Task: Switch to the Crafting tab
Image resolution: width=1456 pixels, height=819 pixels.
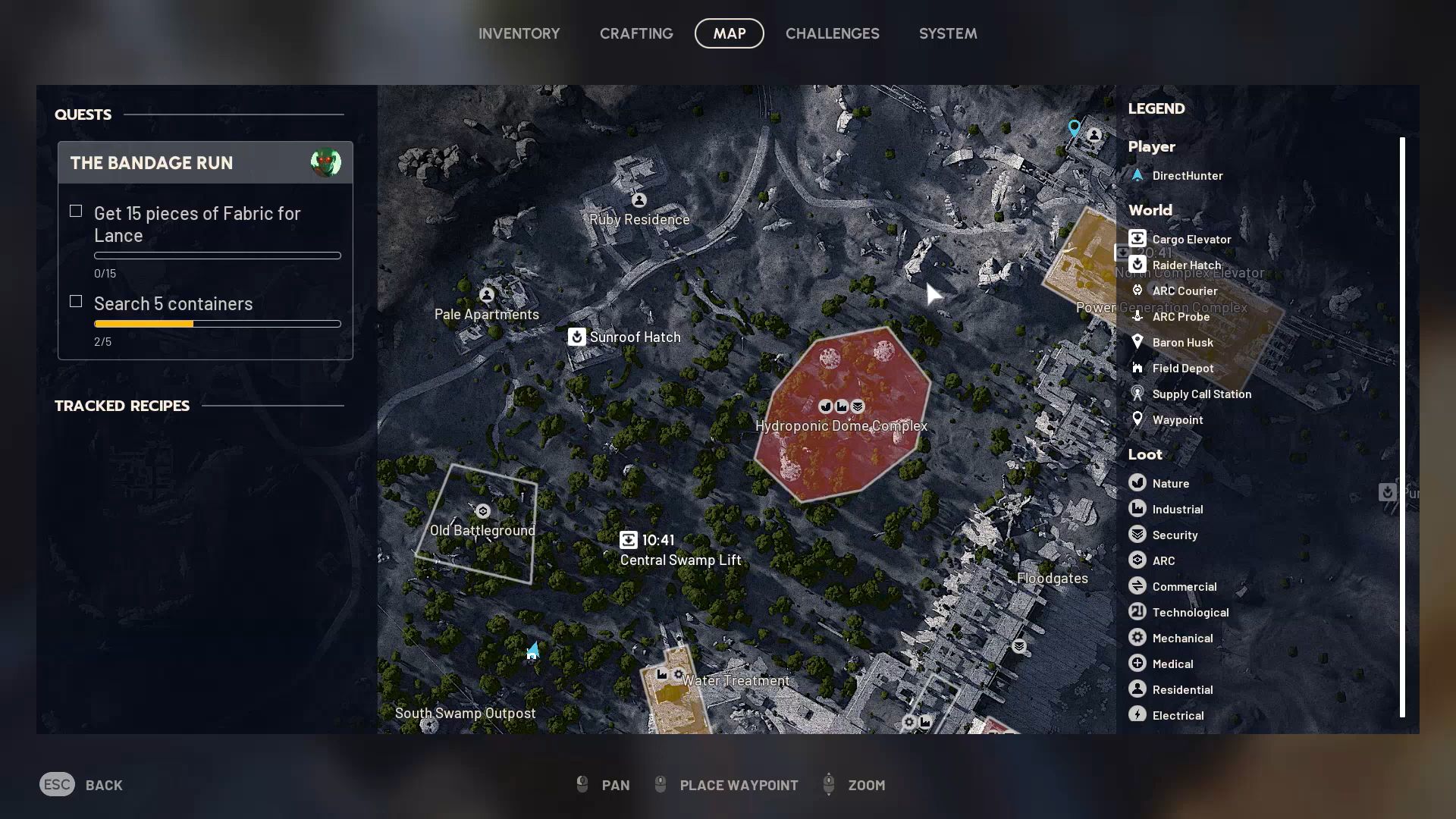Action: tap(636, 33)
